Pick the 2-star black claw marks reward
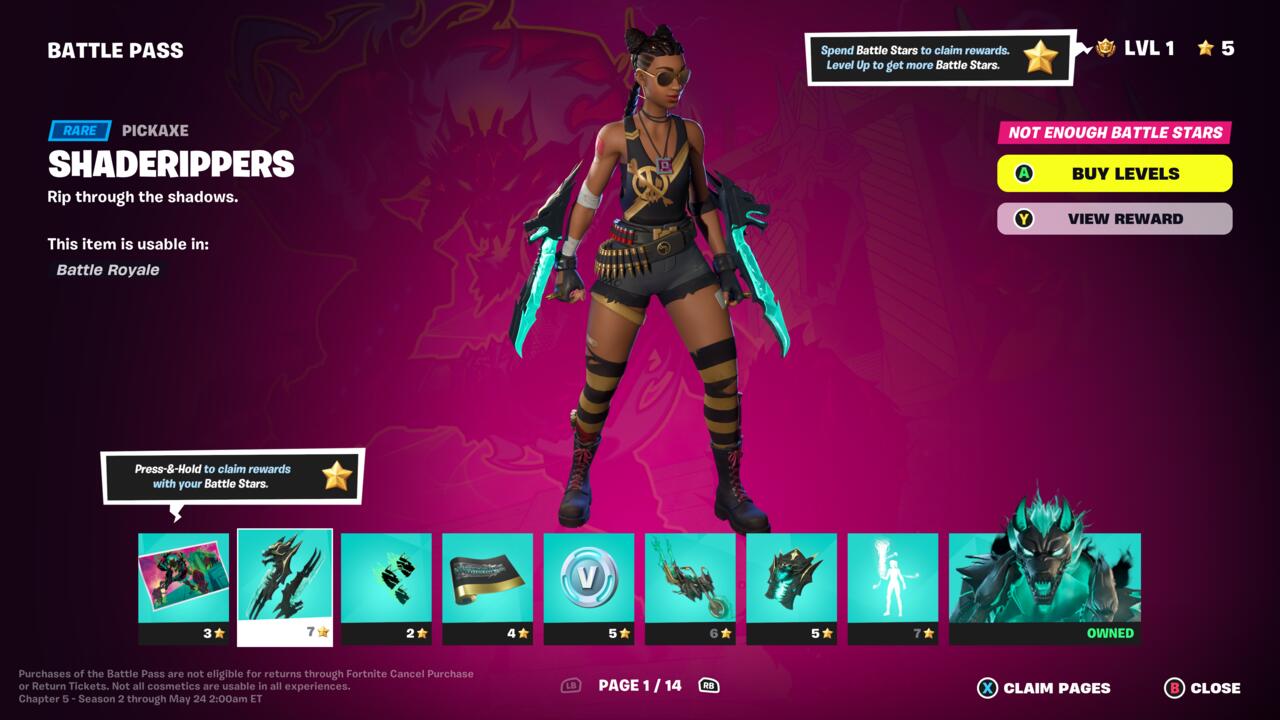The image size is (1280, 720). 386,587
